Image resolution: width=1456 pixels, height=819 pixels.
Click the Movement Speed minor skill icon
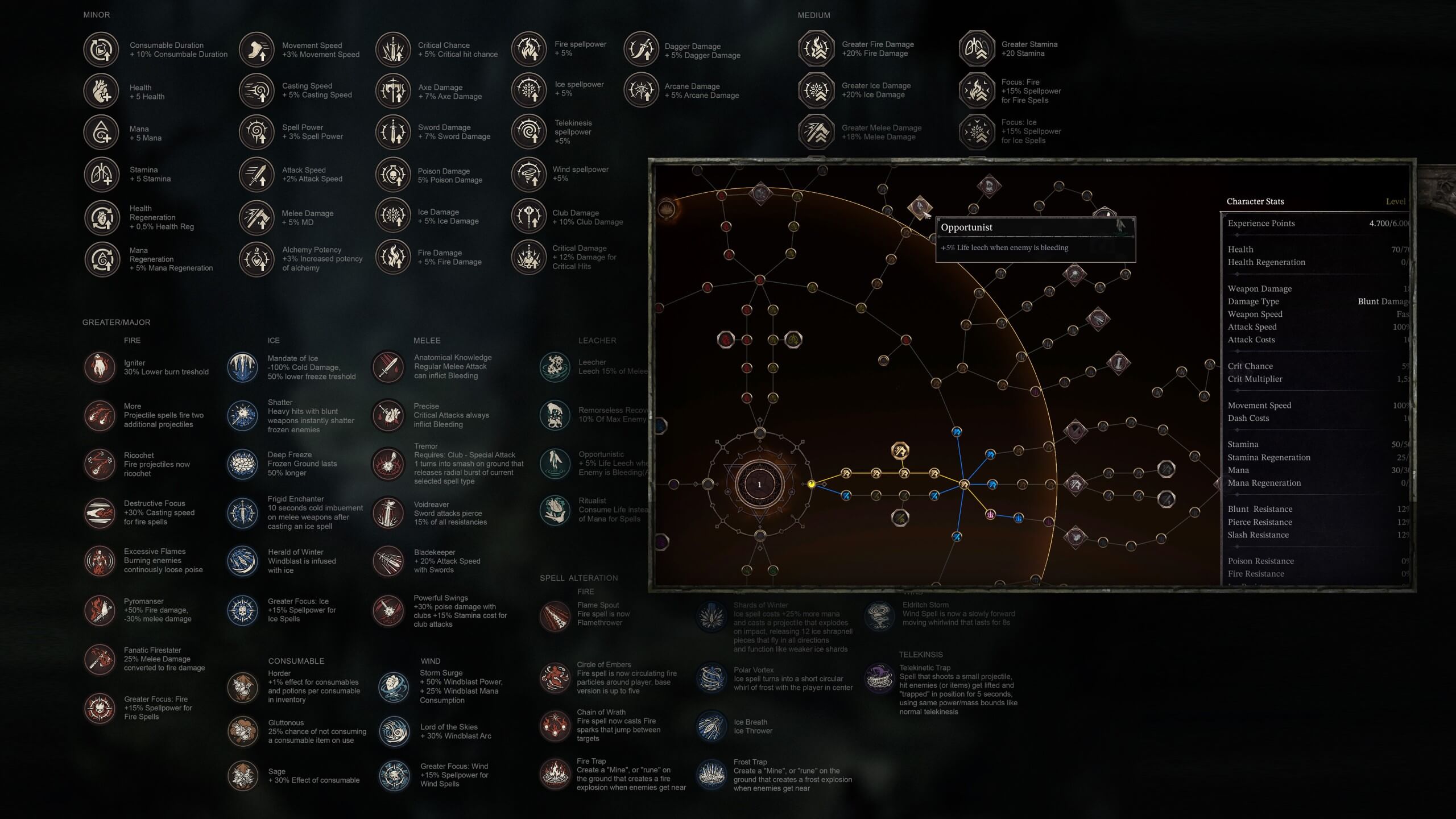pos(256,49)
